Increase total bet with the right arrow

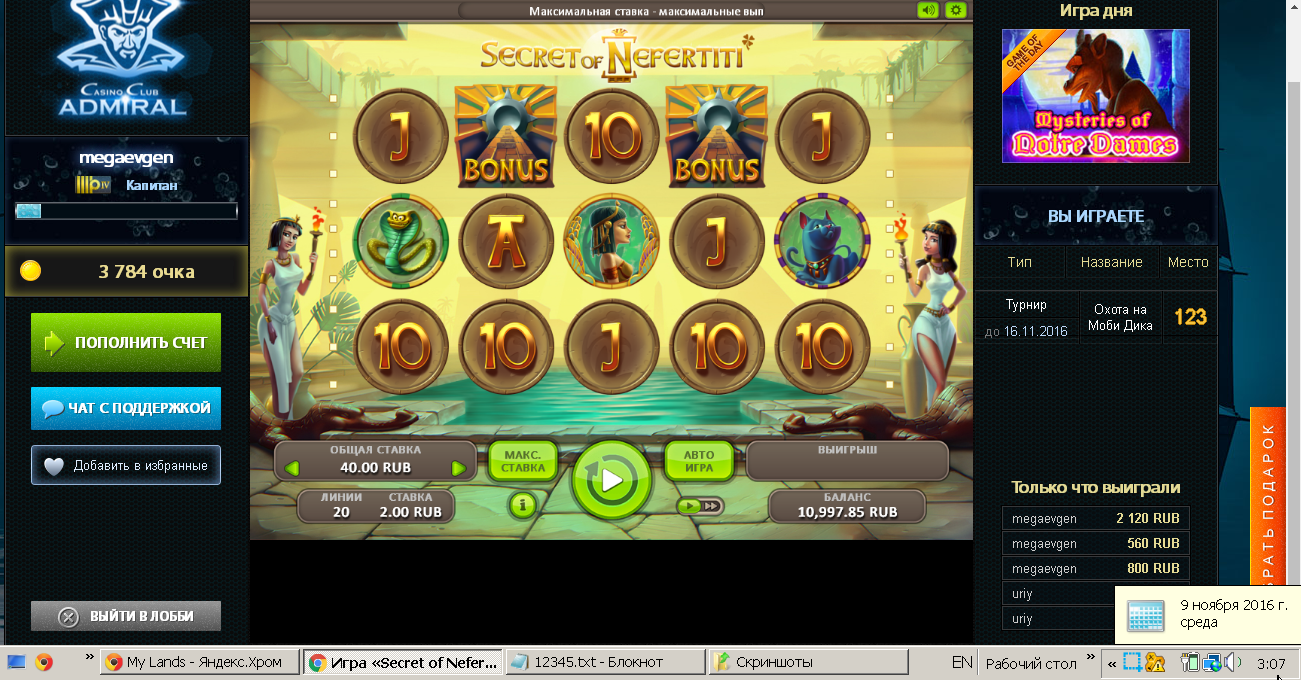point(458,468)
